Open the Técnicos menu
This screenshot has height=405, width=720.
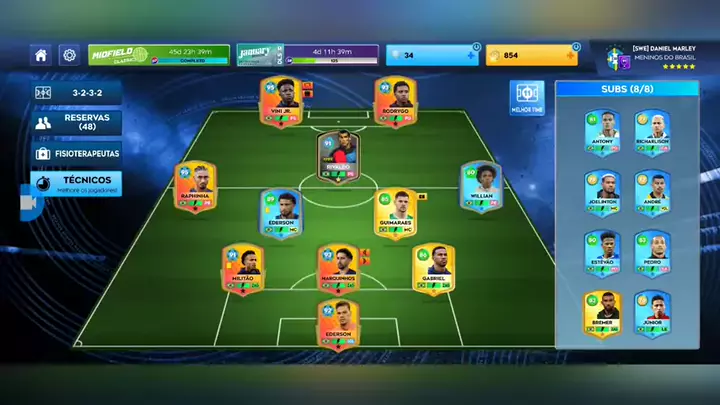tap(77, 184)
